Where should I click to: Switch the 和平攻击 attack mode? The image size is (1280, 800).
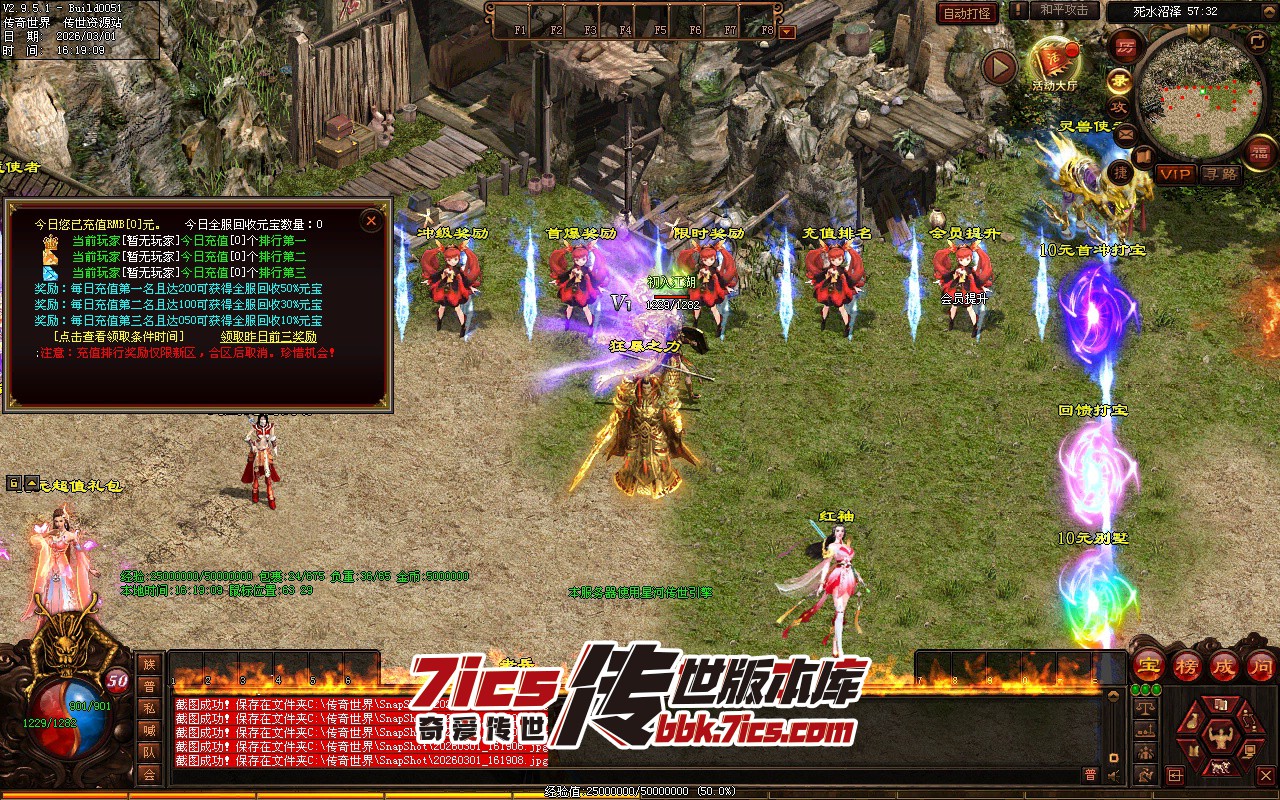point(1063,10)
